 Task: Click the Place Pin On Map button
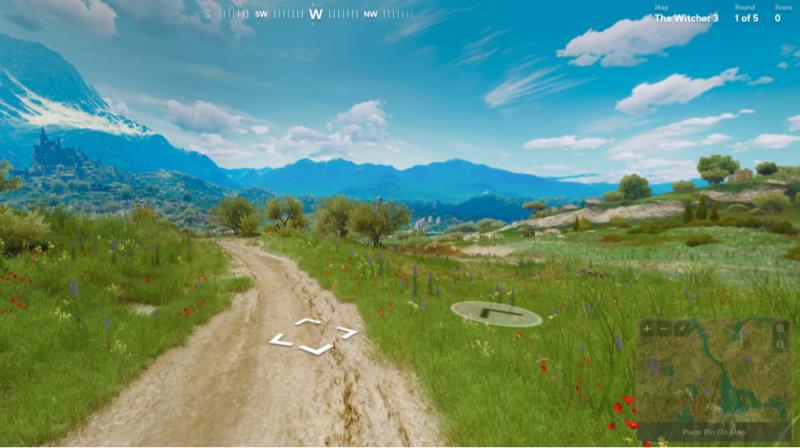pos(714,431)
